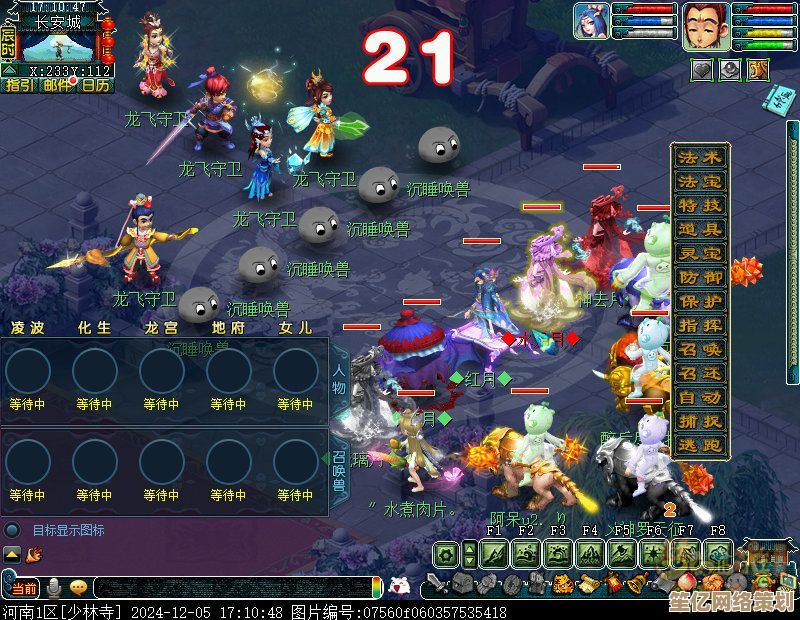
Task: Open the 邮件 mail button
Action: point(57,86)
